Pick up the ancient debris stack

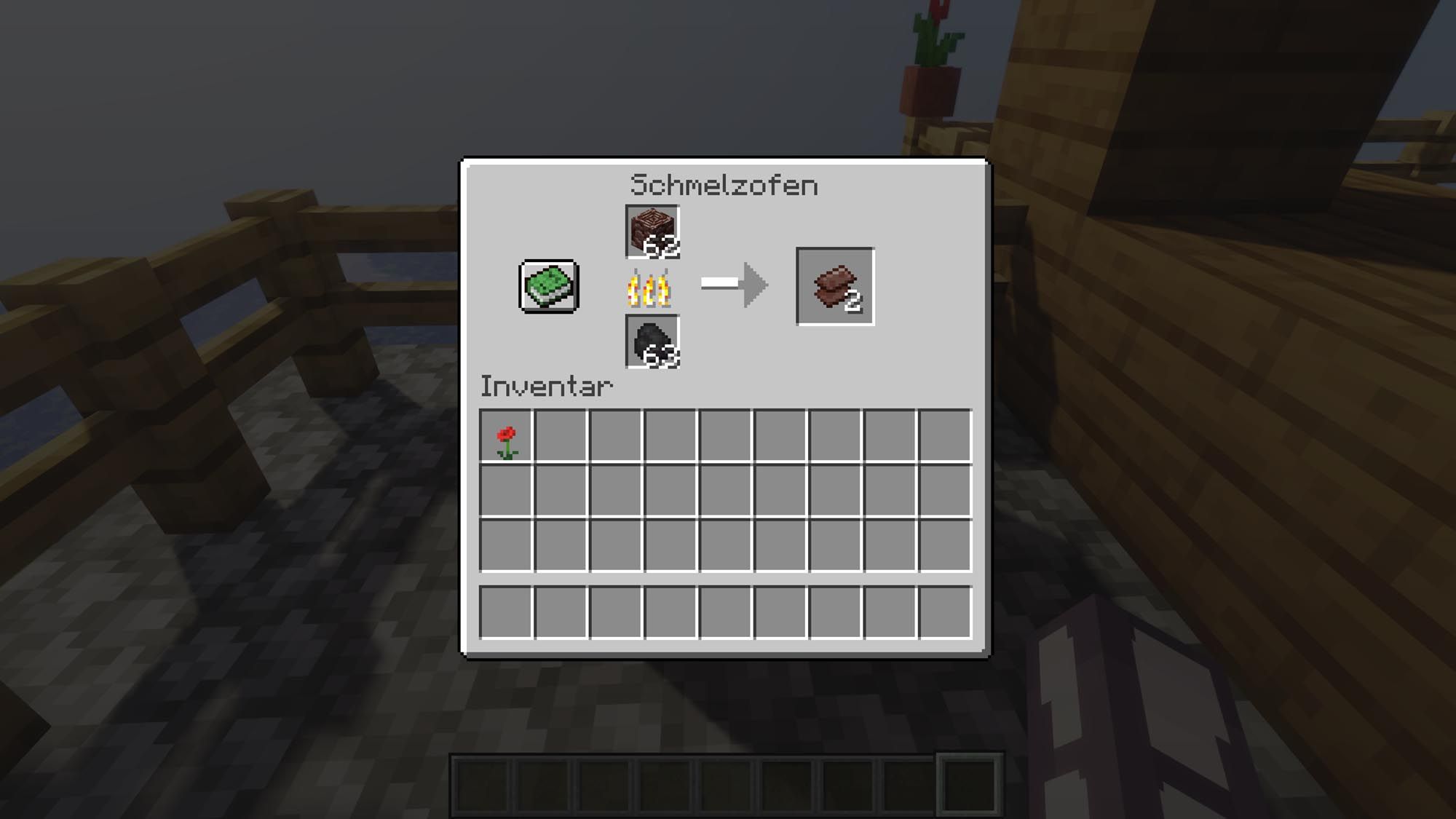click(x=652, y=232)
